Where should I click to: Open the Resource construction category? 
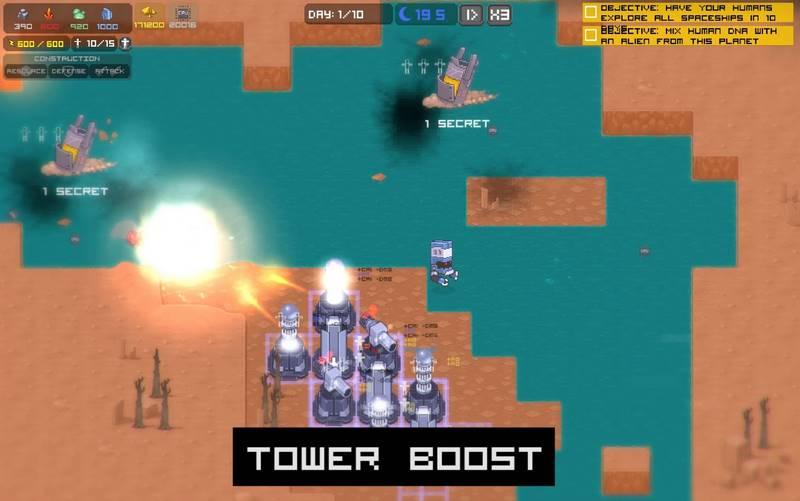tap(25, 72)
